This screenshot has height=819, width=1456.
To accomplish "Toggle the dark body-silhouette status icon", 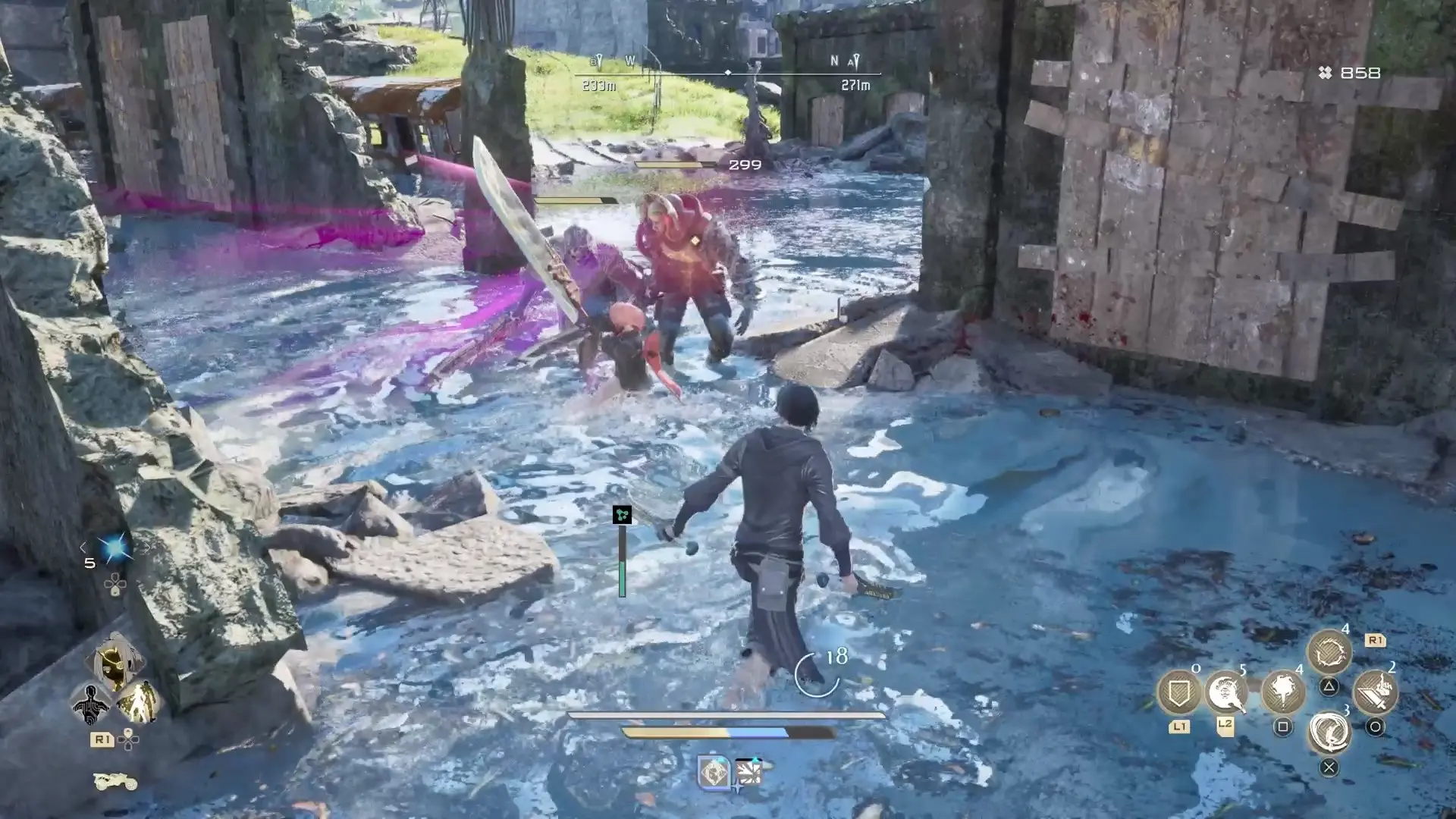I will [91, 702].
